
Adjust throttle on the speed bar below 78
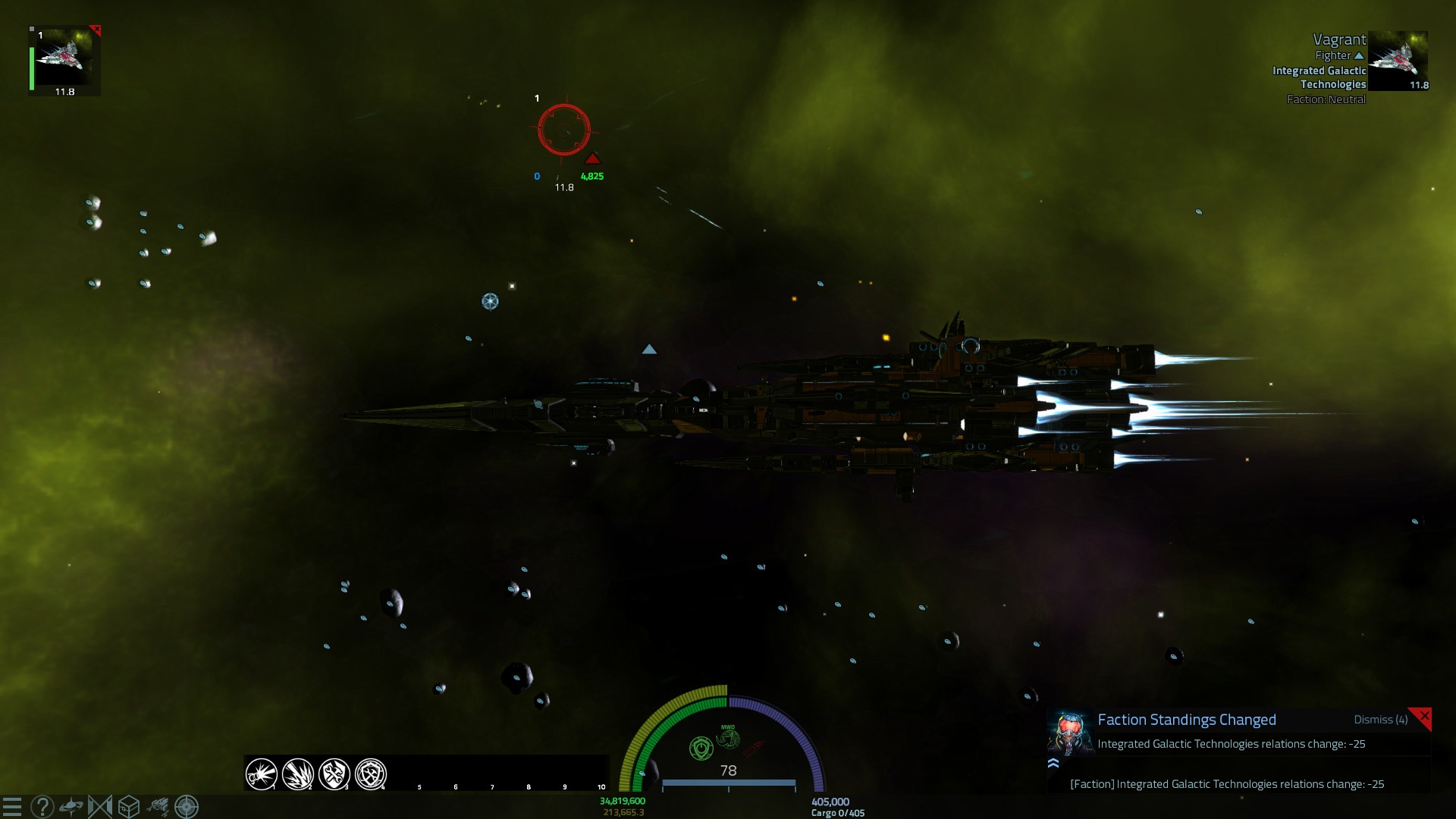(x=728, y=783)
